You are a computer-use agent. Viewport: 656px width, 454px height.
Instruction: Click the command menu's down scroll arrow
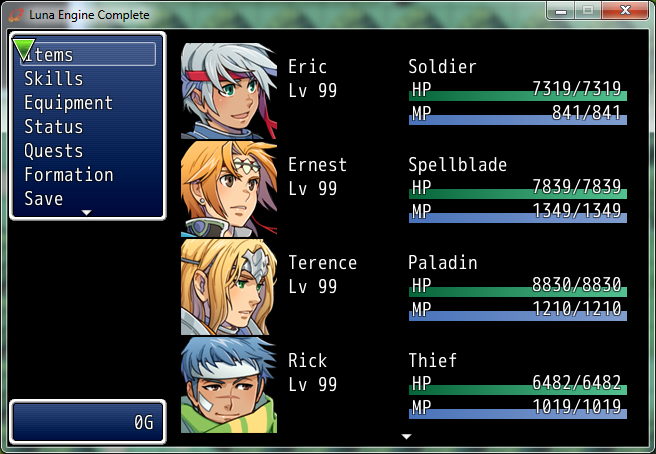point(86,213)
